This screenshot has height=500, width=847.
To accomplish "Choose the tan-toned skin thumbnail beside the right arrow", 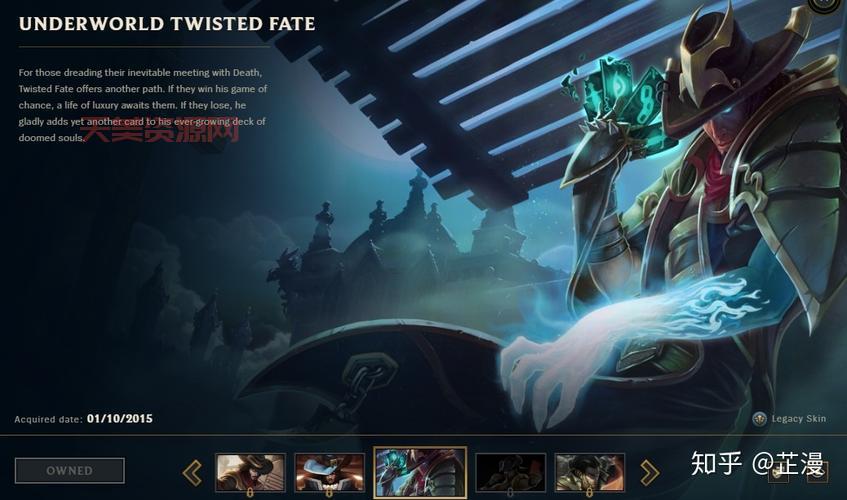I will pos(590,472).
